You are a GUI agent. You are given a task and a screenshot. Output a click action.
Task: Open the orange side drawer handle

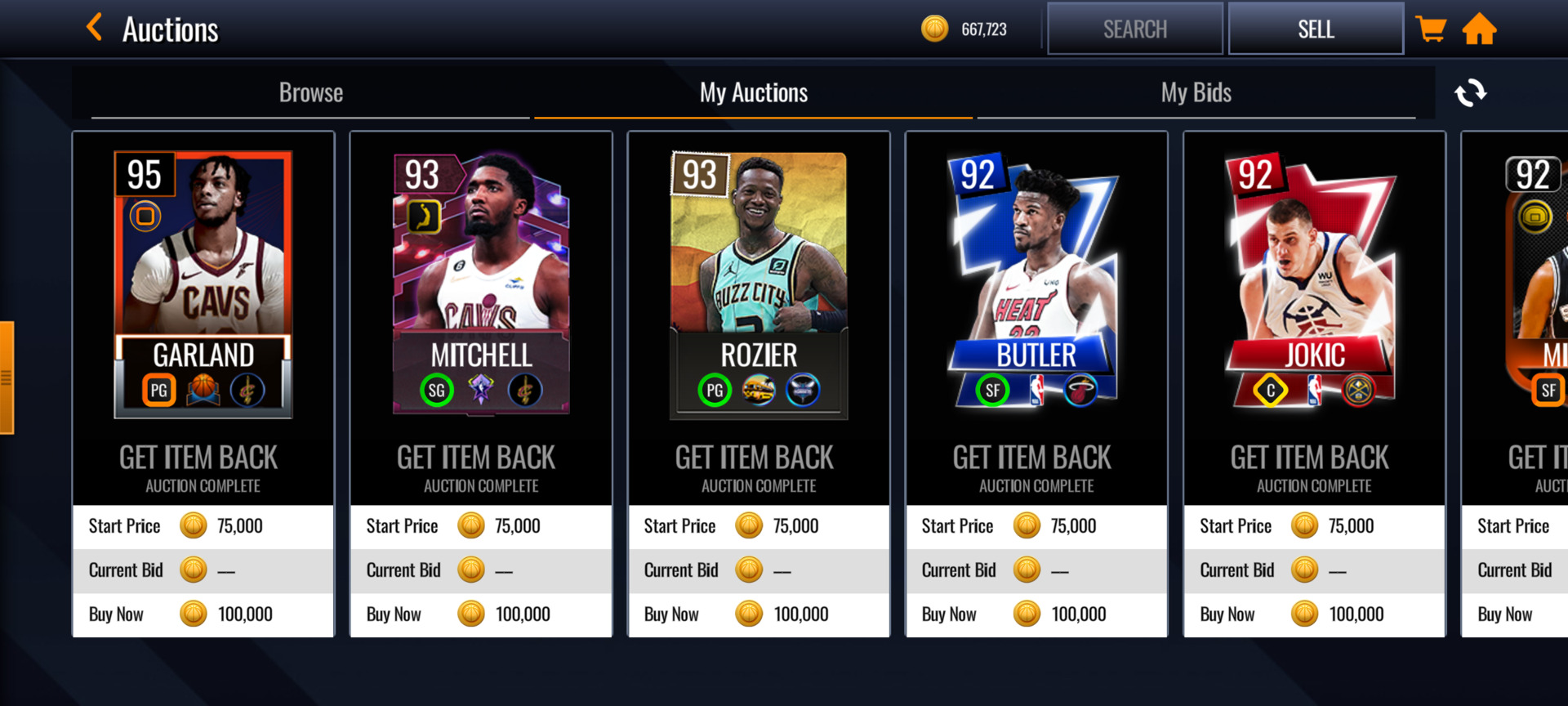click(7, 378)
